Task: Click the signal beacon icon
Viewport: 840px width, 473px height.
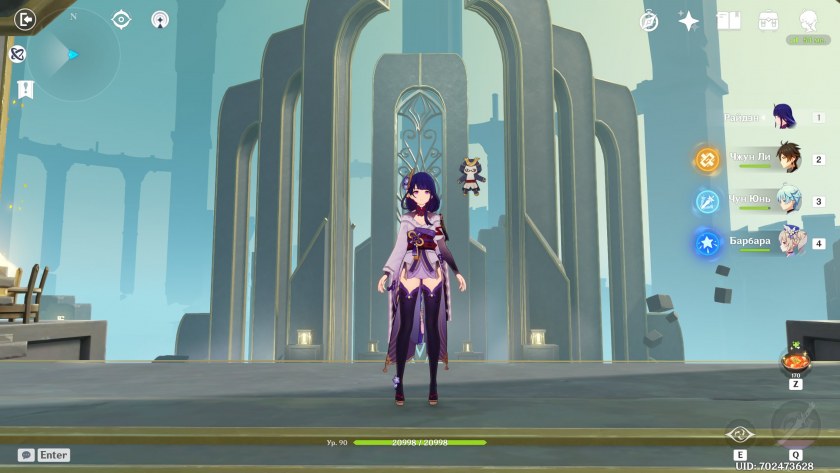Action: (160, 19)
